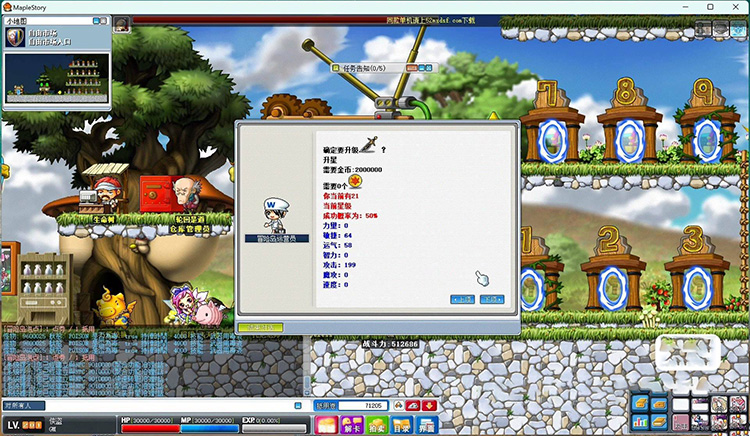This screenshot has width=750, height=436.
Task: Maximize the MapleStory window
Action: 710,7
